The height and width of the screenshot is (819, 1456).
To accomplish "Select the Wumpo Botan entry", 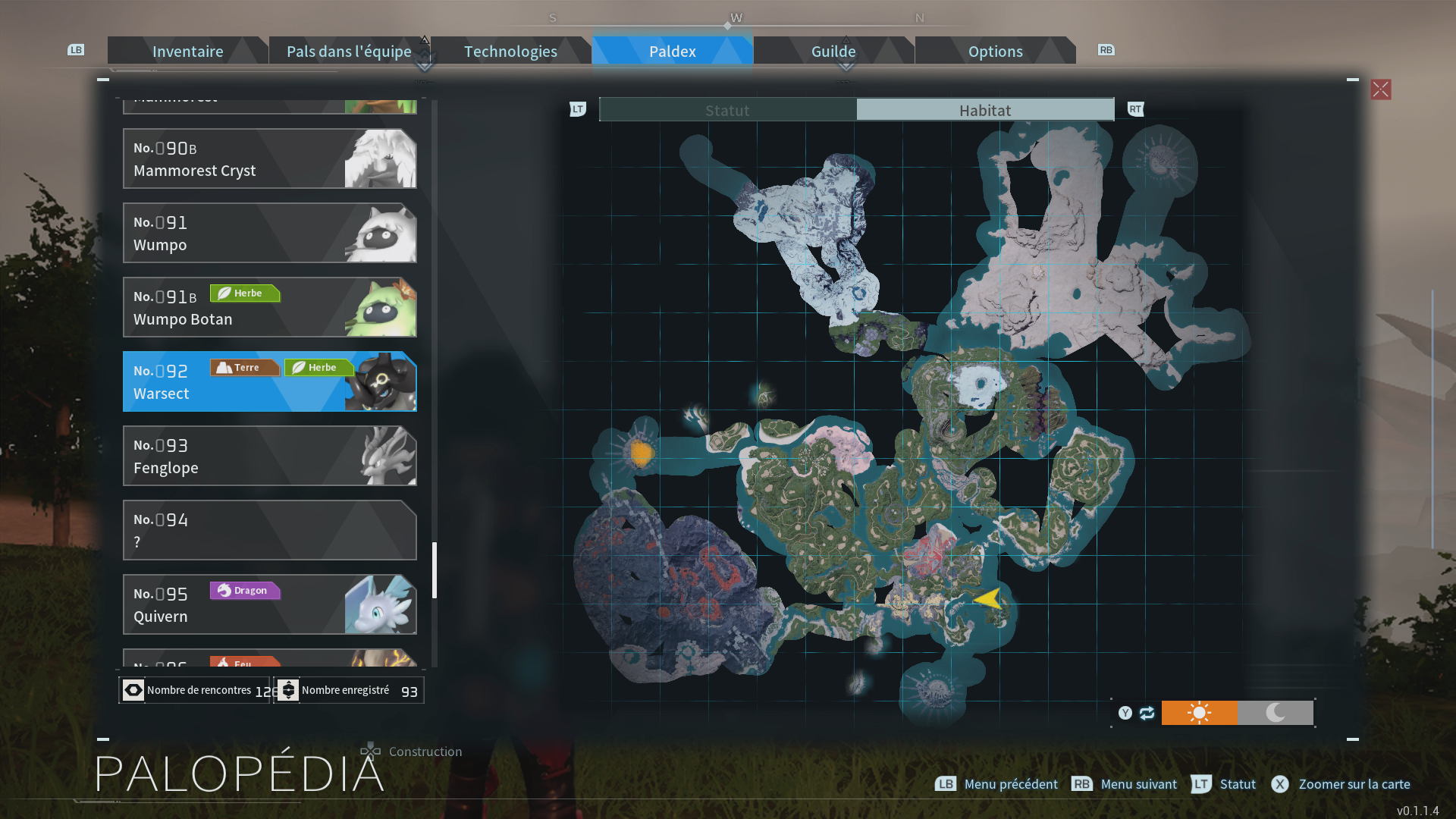I will tap(269, 307).
